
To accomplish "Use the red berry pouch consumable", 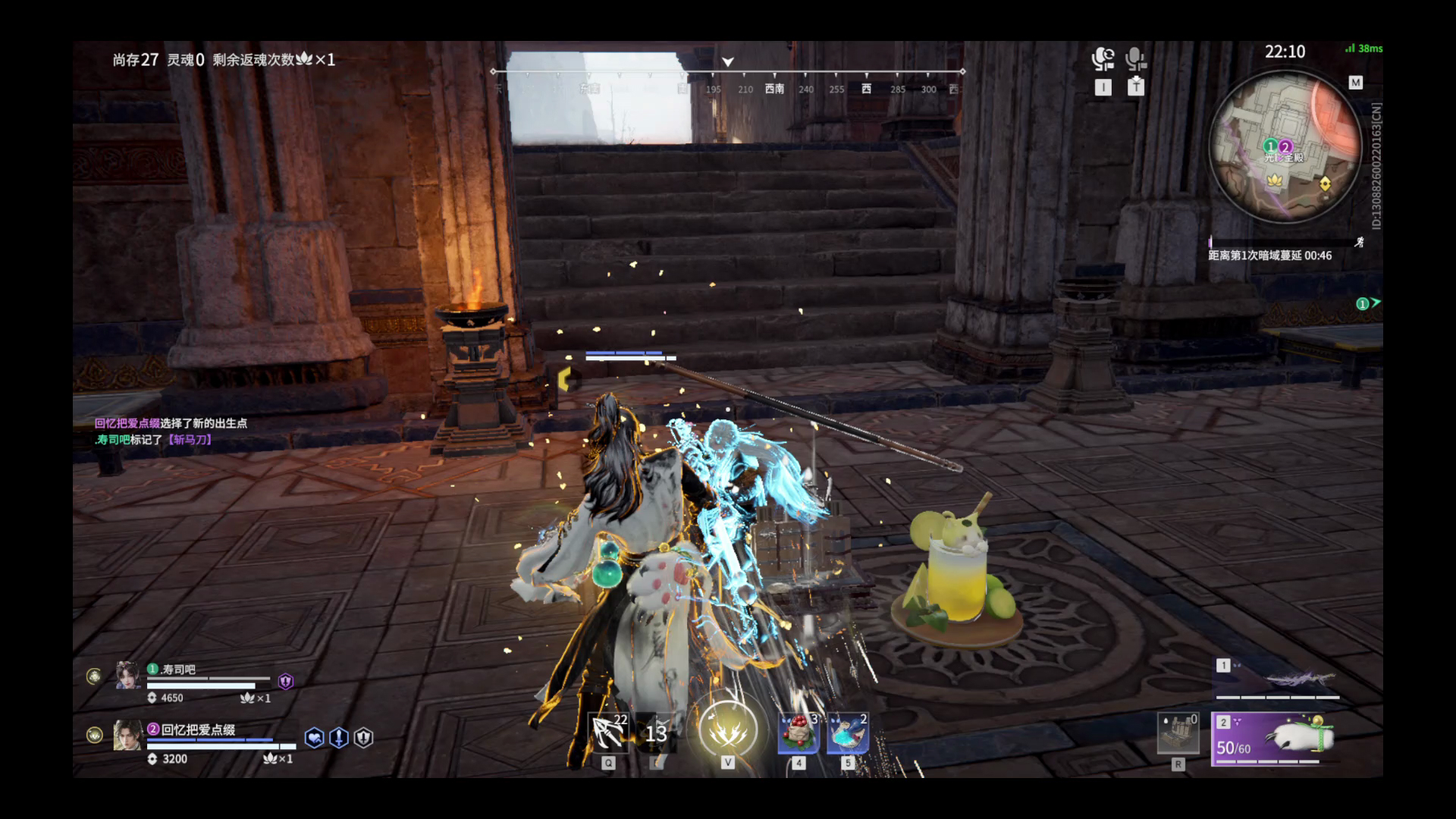I will 799,733.
